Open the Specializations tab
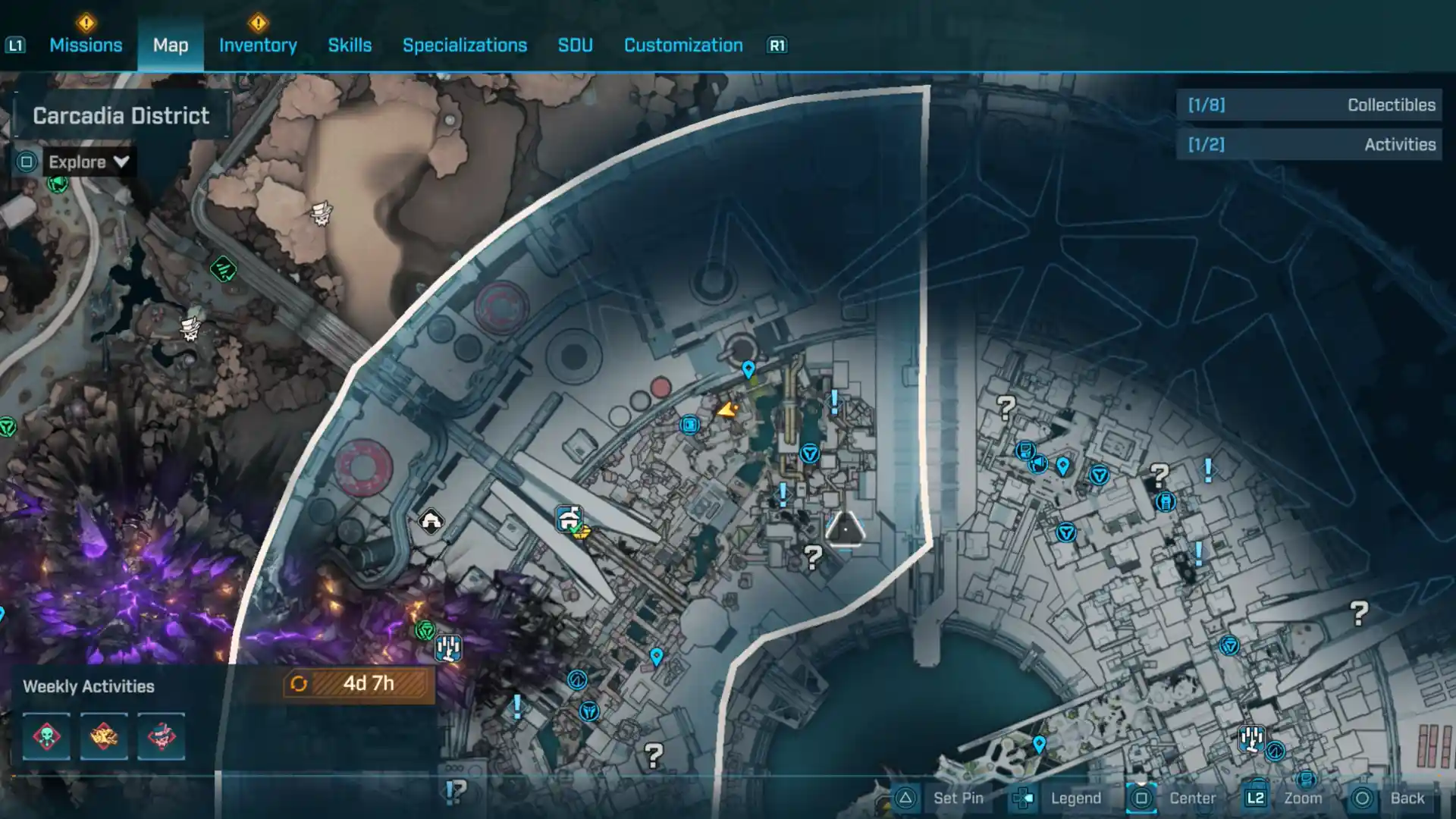 pos(464,45)
